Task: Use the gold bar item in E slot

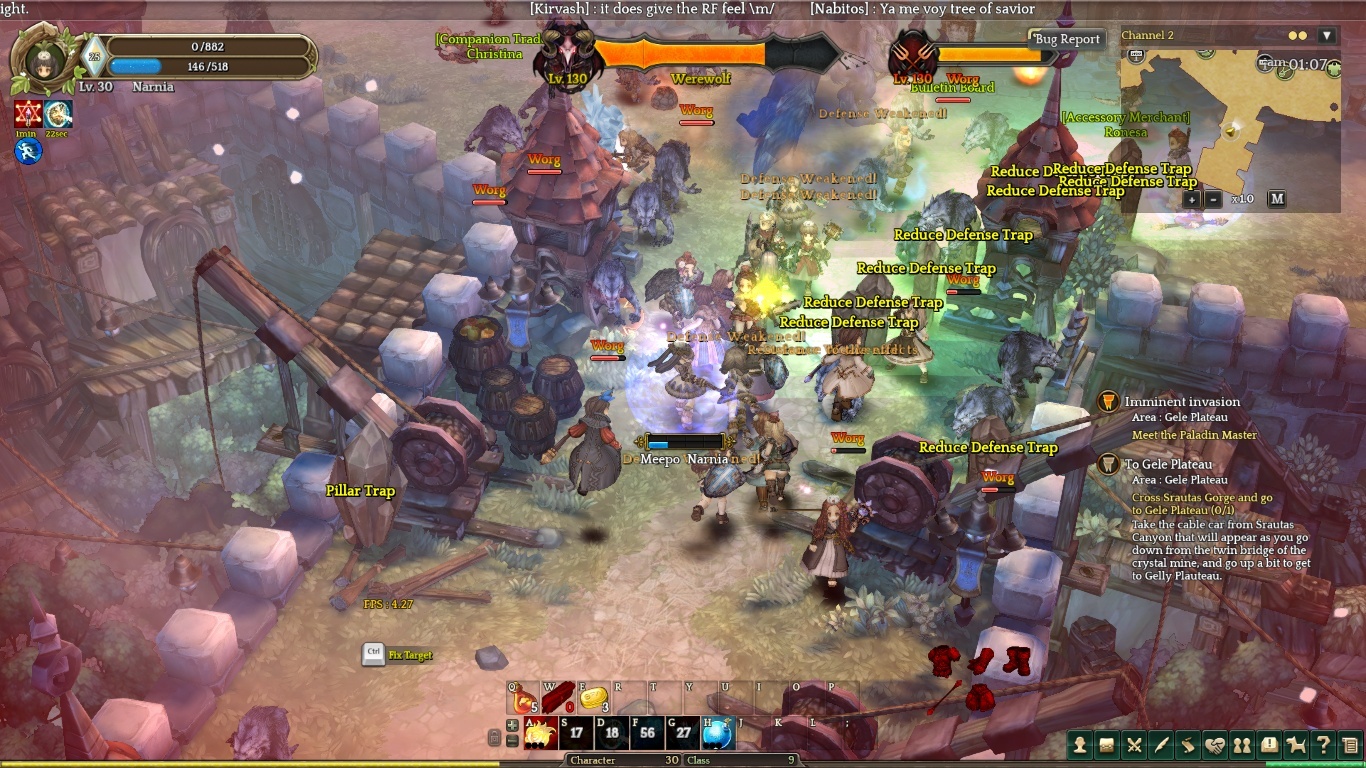Action: coord(594,698)
